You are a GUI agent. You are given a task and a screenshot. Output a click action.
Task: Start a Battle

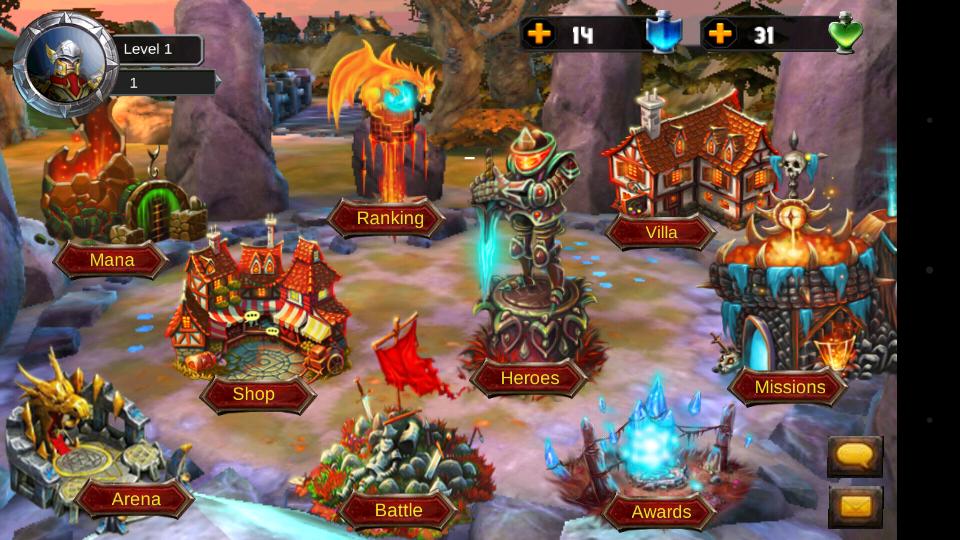point(398,510)
